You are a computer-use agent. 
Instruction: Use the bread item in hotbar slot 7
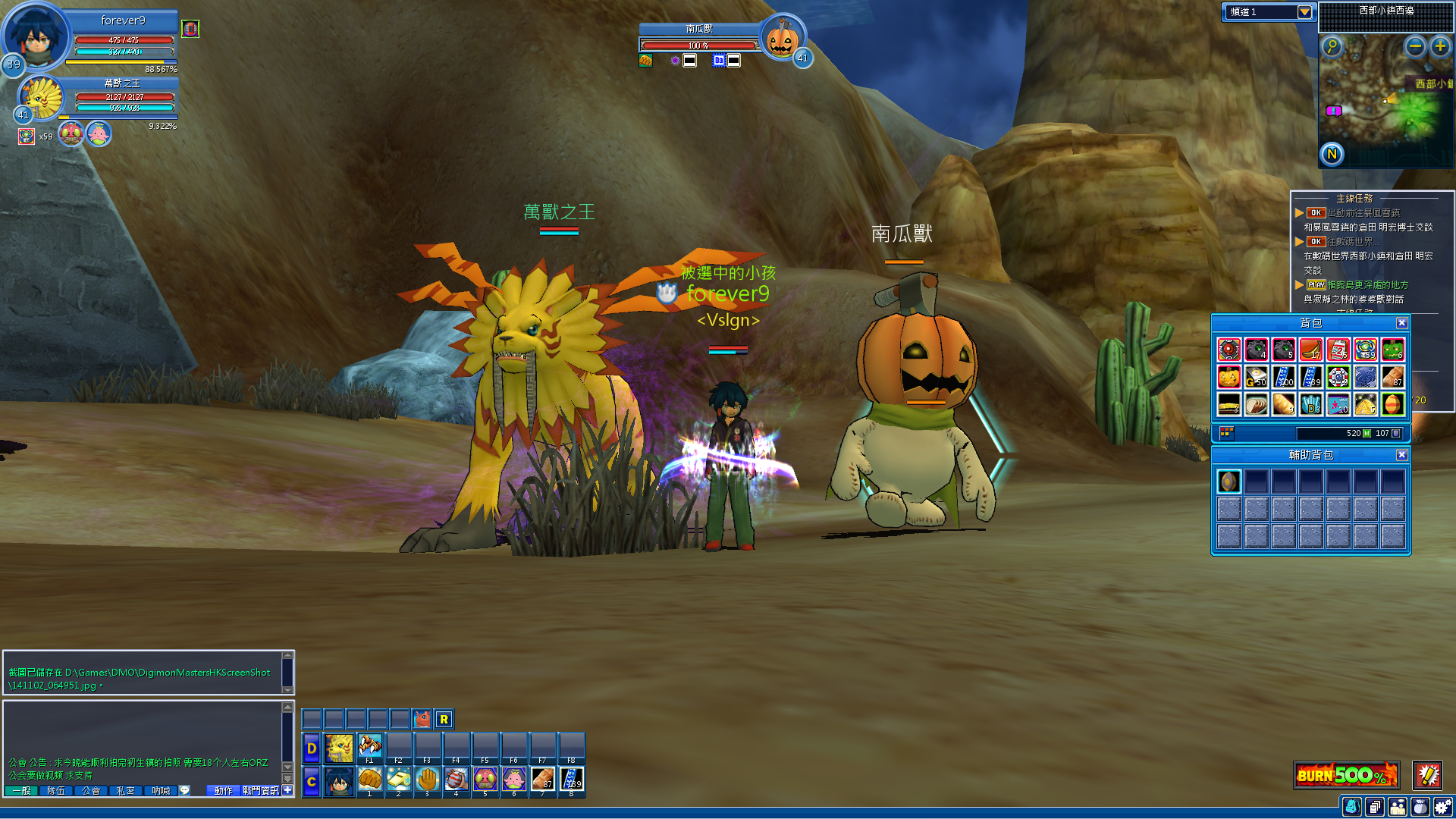click(542, 780)
